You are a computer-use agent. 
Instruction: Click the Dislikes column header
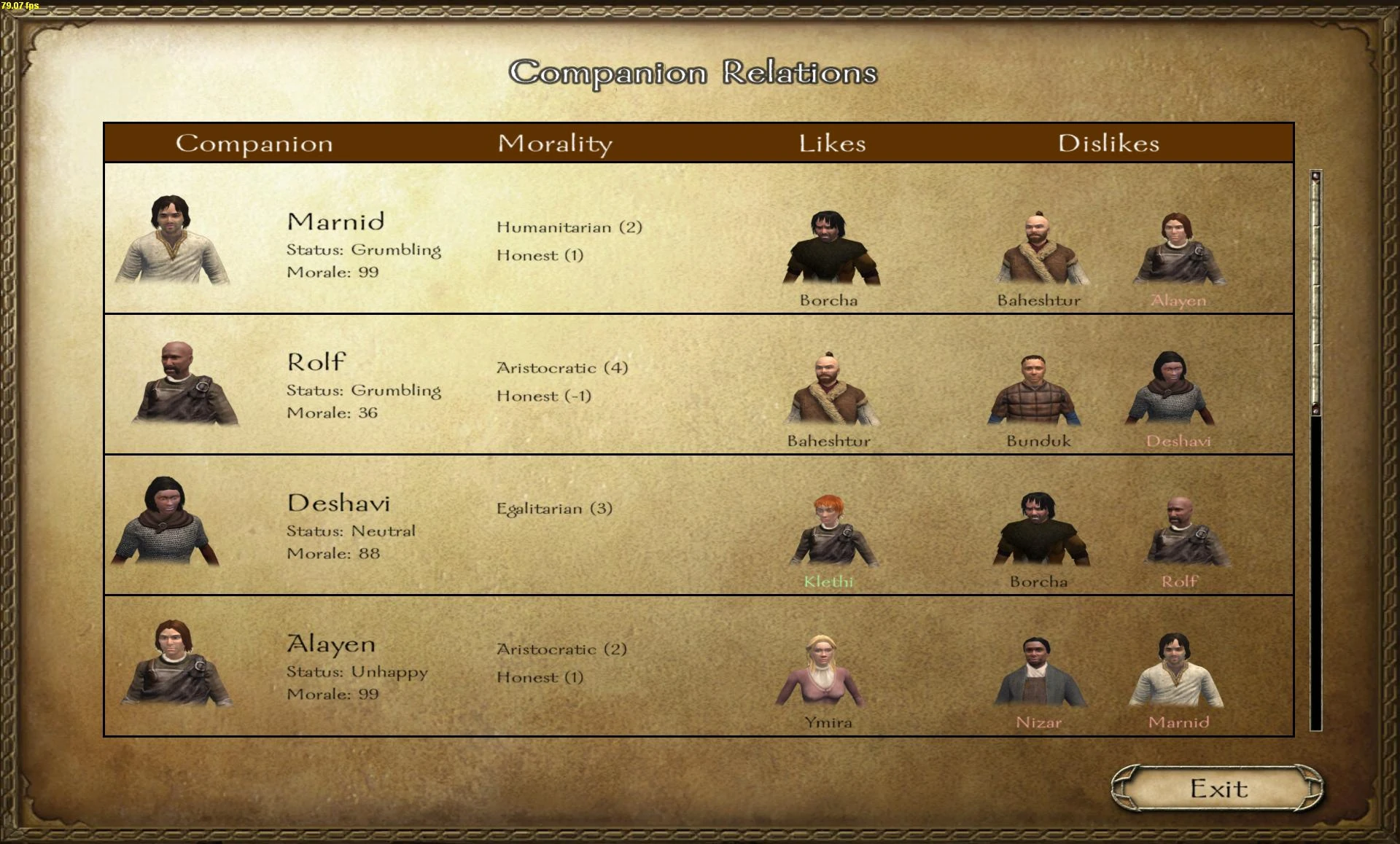[x=1109, y=143]
